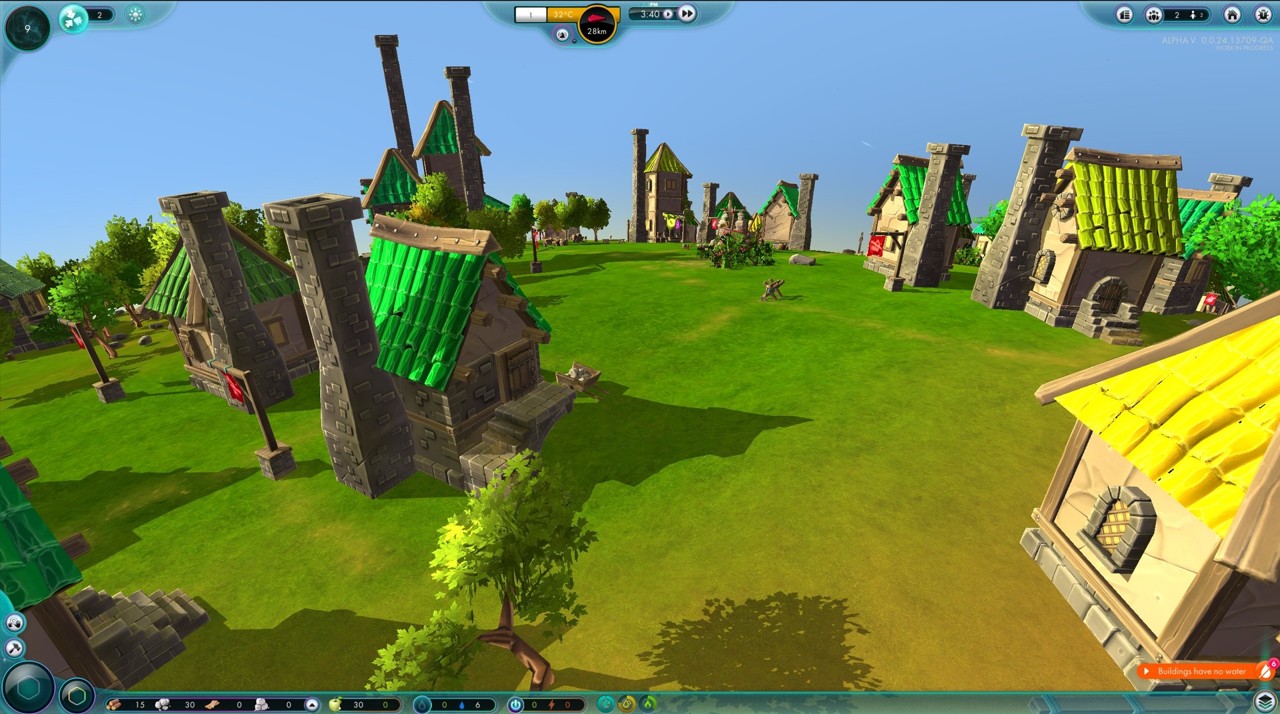Screen dimensions: 1280x714
Task: Expand the resources bar arrow
Action: coord(312,704)
